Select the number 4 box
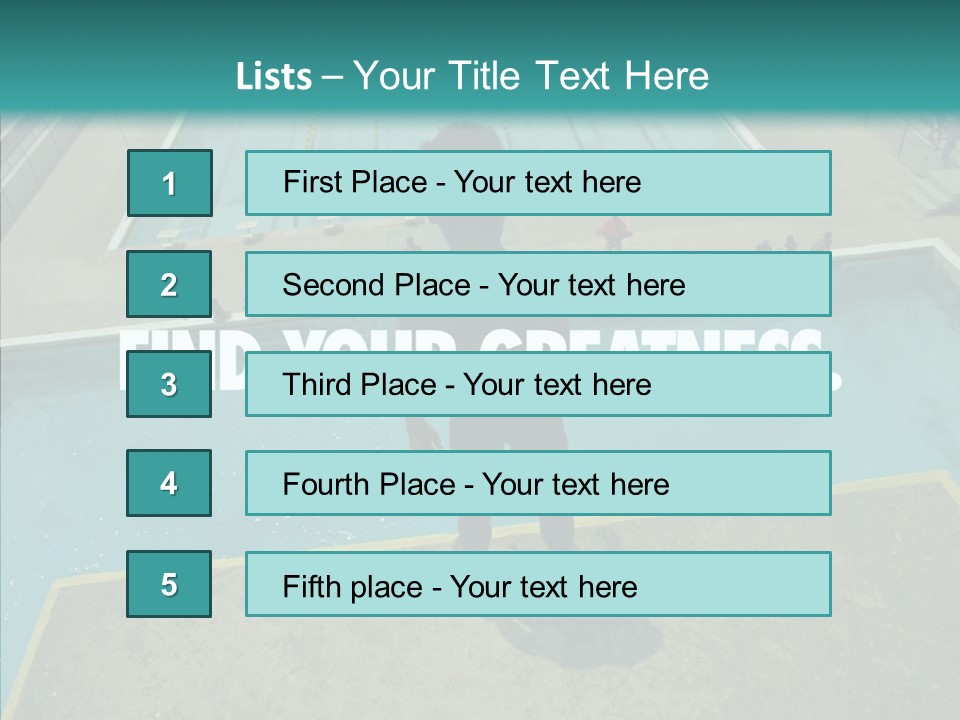This screenshot has height=720, width=960. click(169, 483)
